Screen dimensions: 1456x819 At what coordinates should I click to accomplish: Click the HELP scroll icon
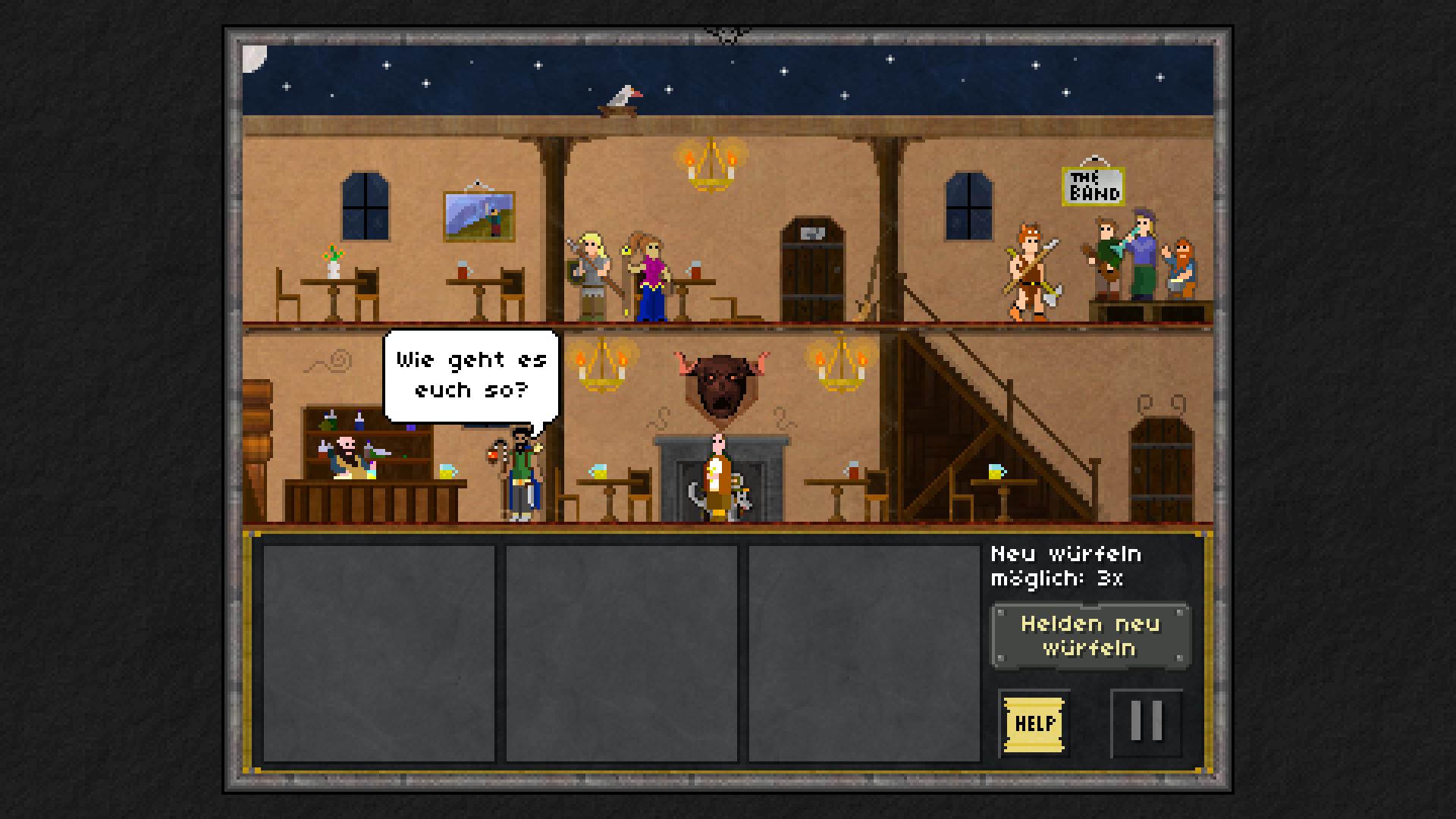click(x=1034, y=723)
